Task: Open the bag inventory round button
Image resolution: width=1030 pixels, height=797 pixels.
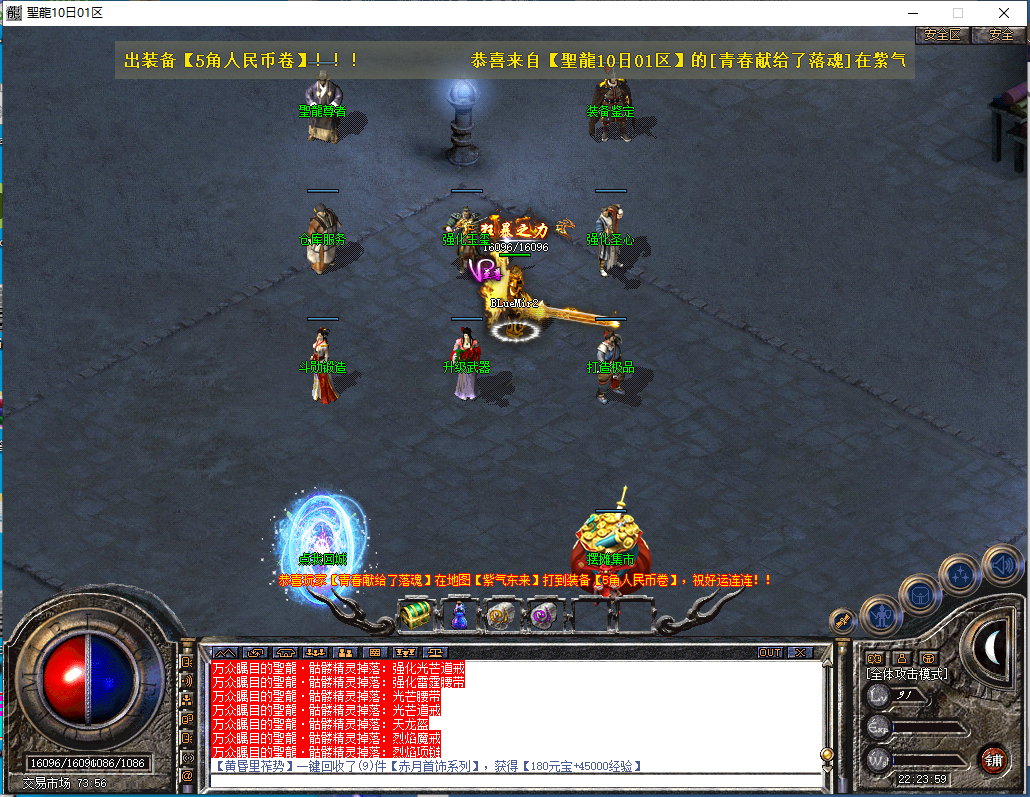Action: click(919, 595)
